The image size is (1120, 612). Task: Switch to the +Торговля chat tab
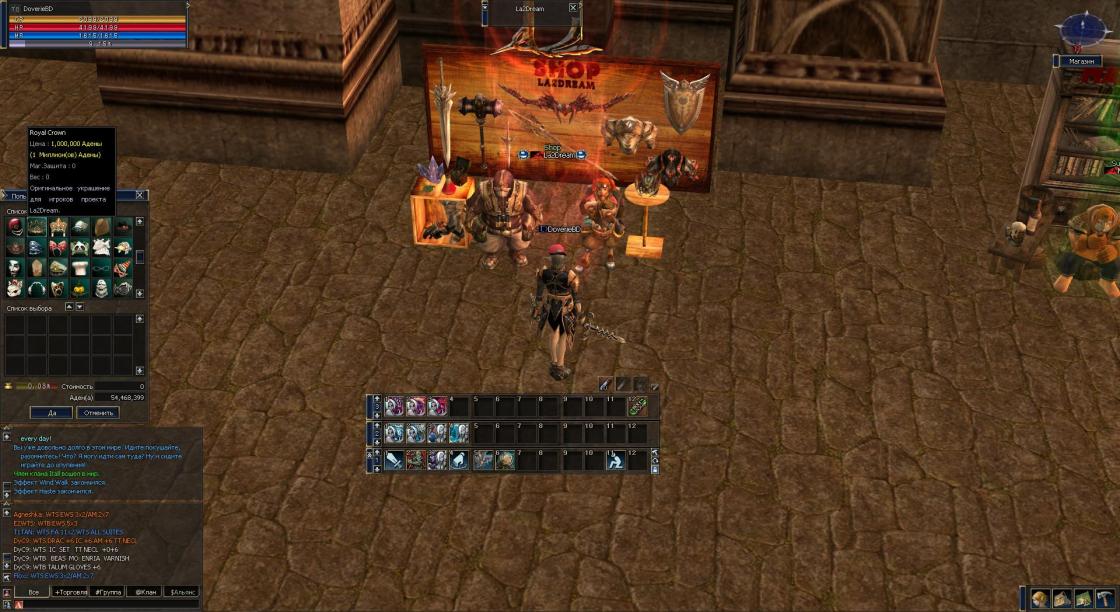(x=70, y=592)
